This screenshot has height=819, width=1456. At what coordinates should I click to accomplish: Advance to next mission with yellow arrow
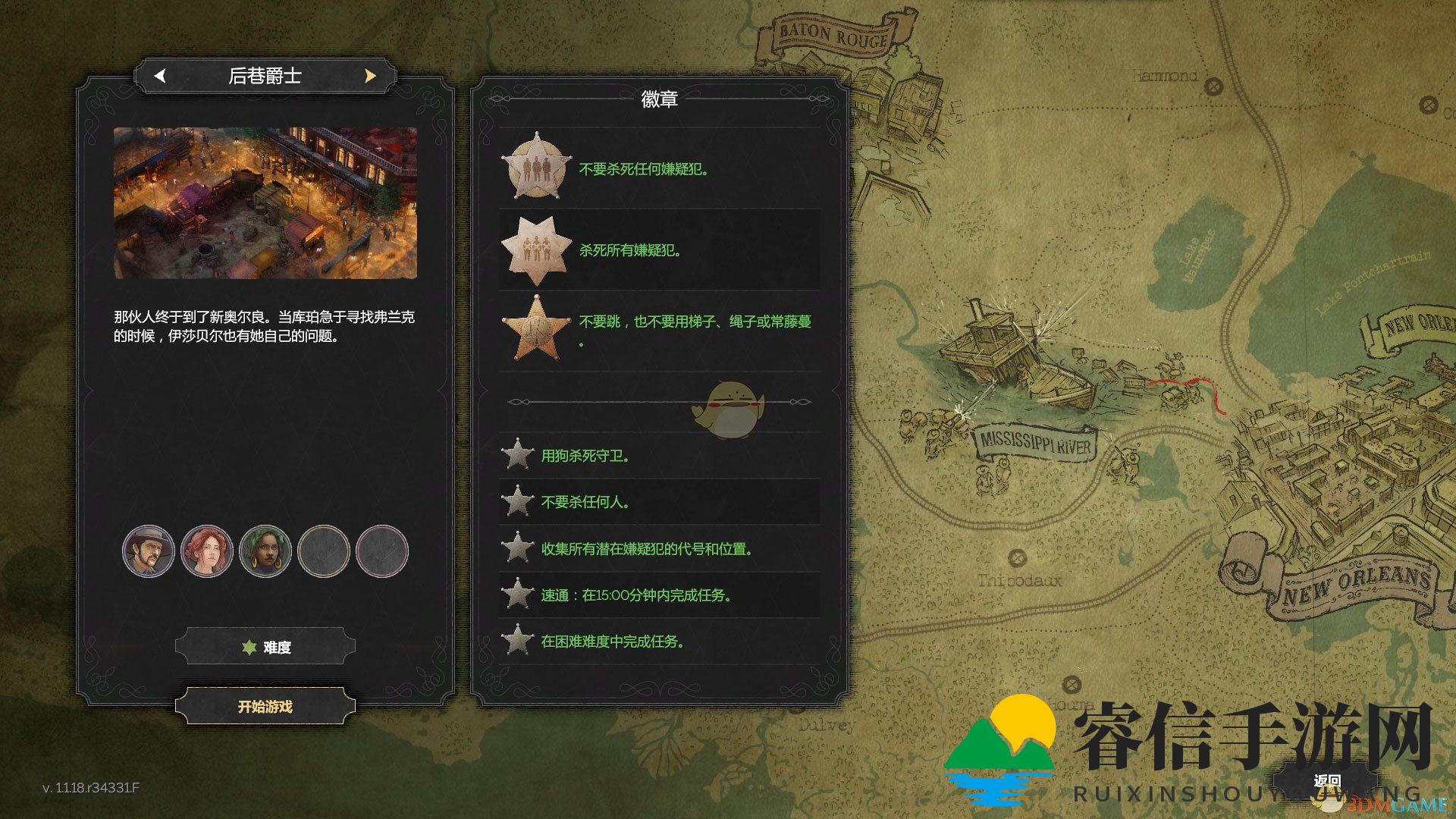[x=369, y=76]
